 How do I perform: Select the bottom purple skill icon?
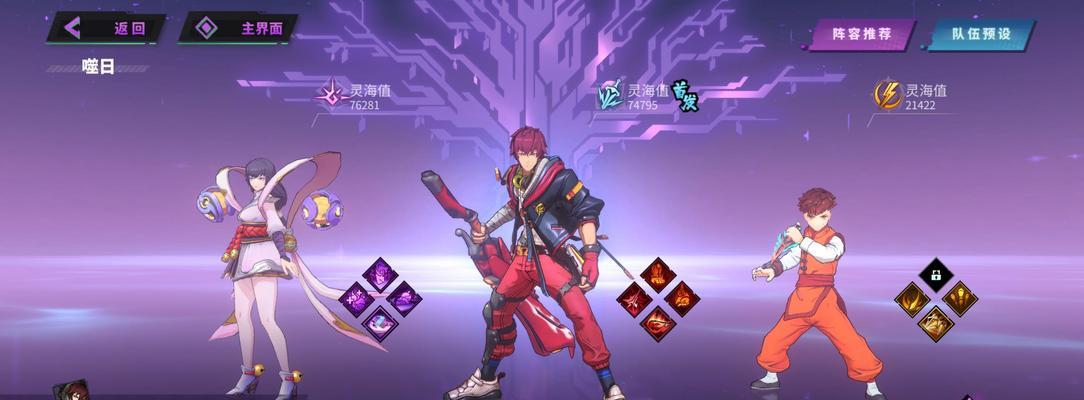380,322
